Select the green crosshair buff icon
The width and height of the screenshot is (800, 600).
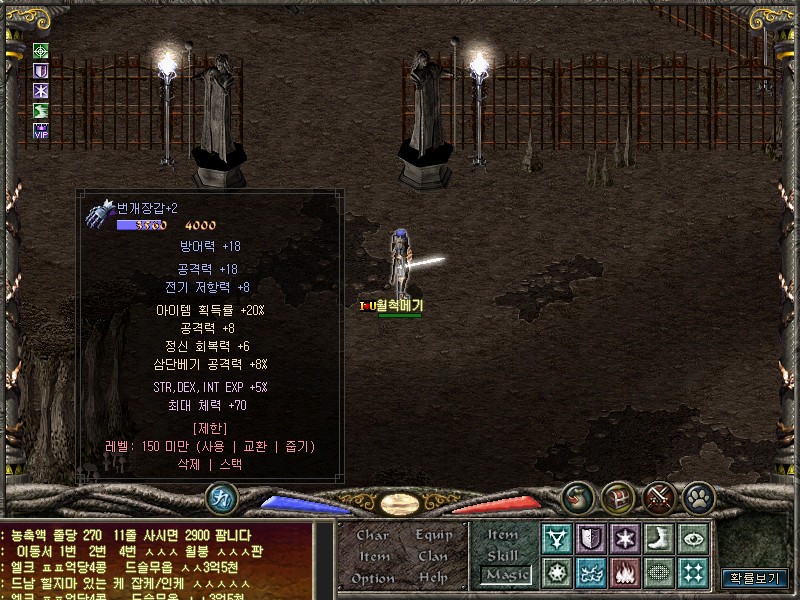click(41, 51)
